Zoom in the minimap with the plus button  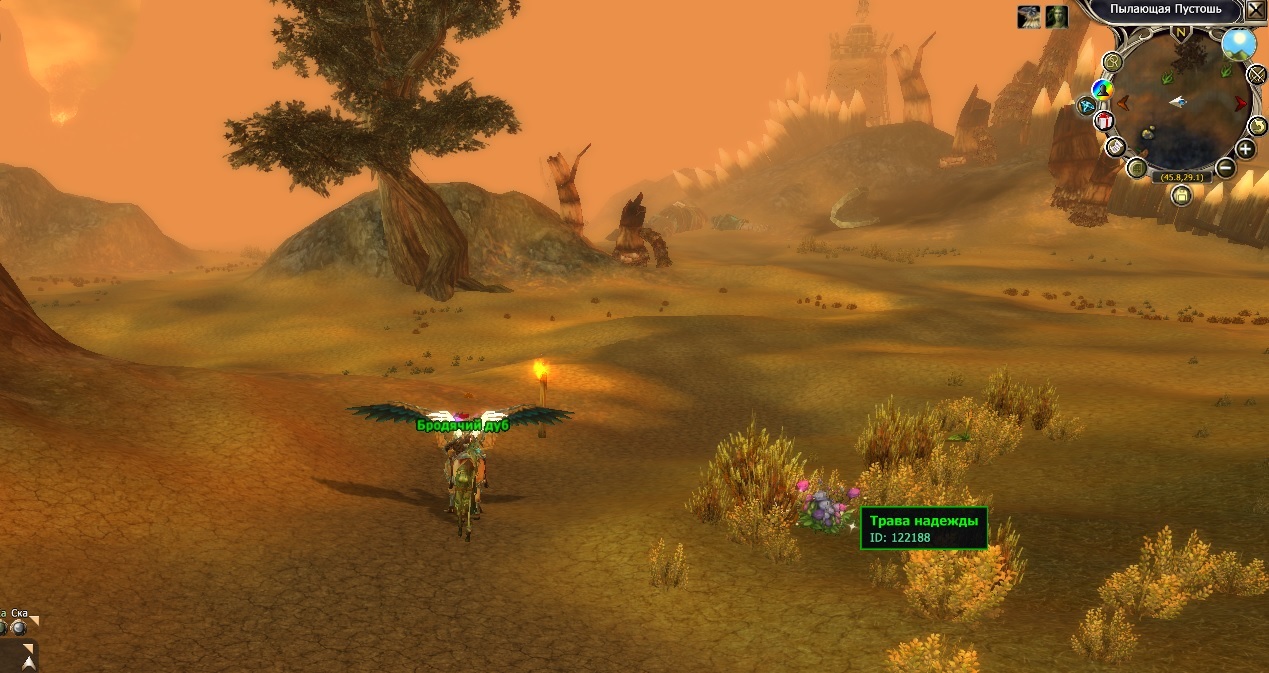(x=1245, y=150)
